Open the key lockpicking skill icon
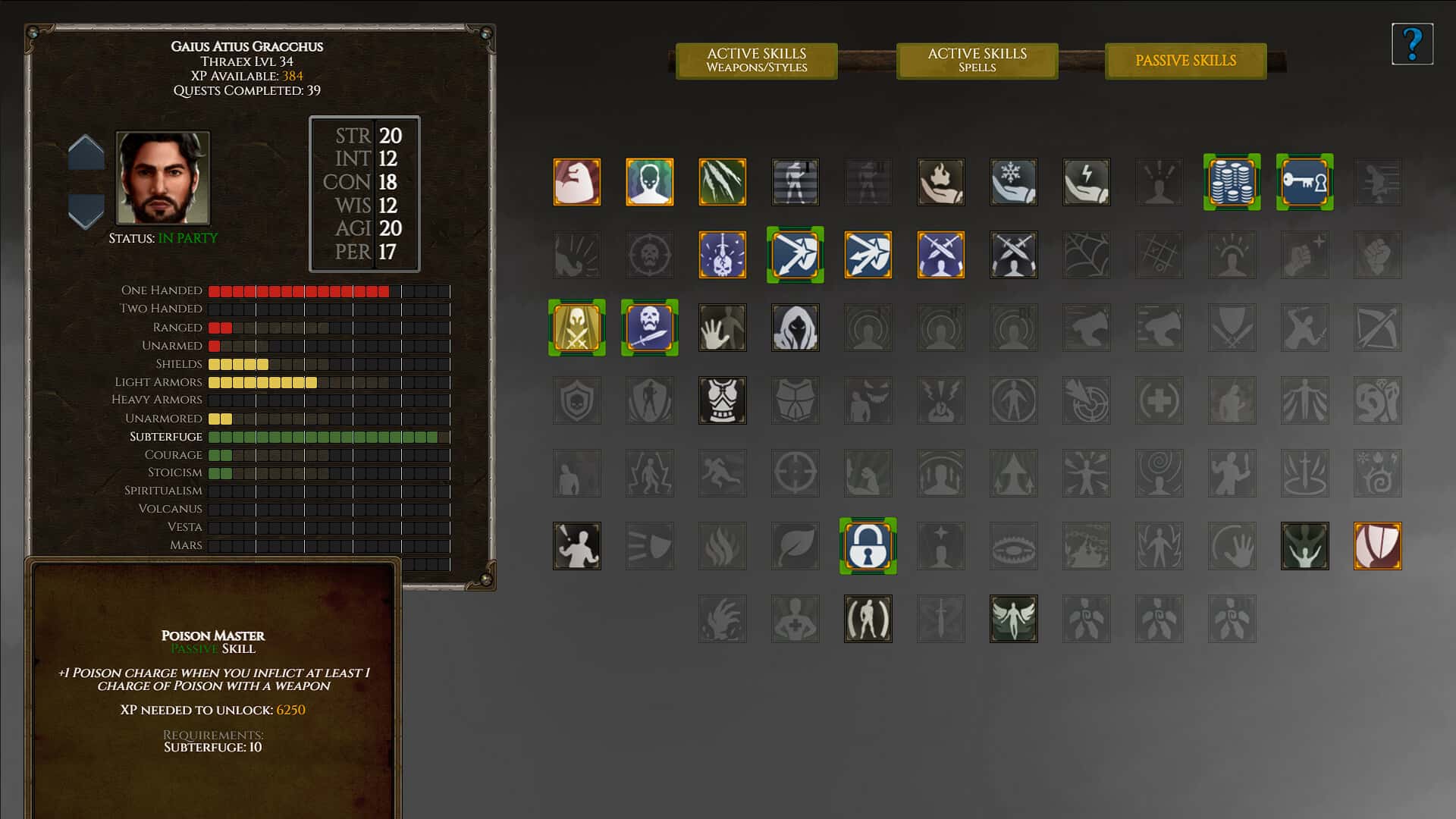Screen dimensions: 1456x819 (x=1304, y=182)
